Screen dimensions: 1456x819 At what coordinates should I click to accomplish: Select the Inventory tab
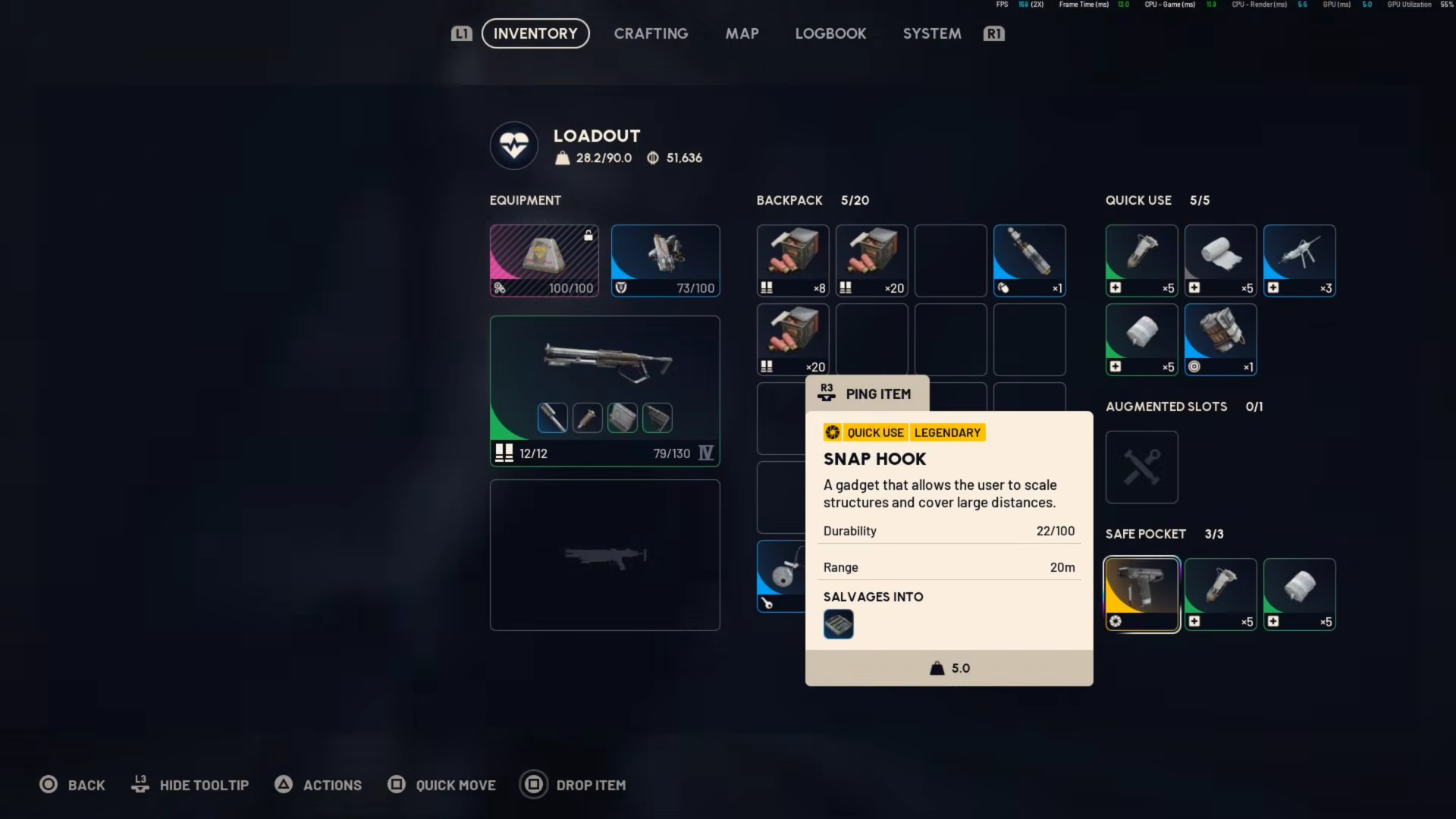pos(535,33)
